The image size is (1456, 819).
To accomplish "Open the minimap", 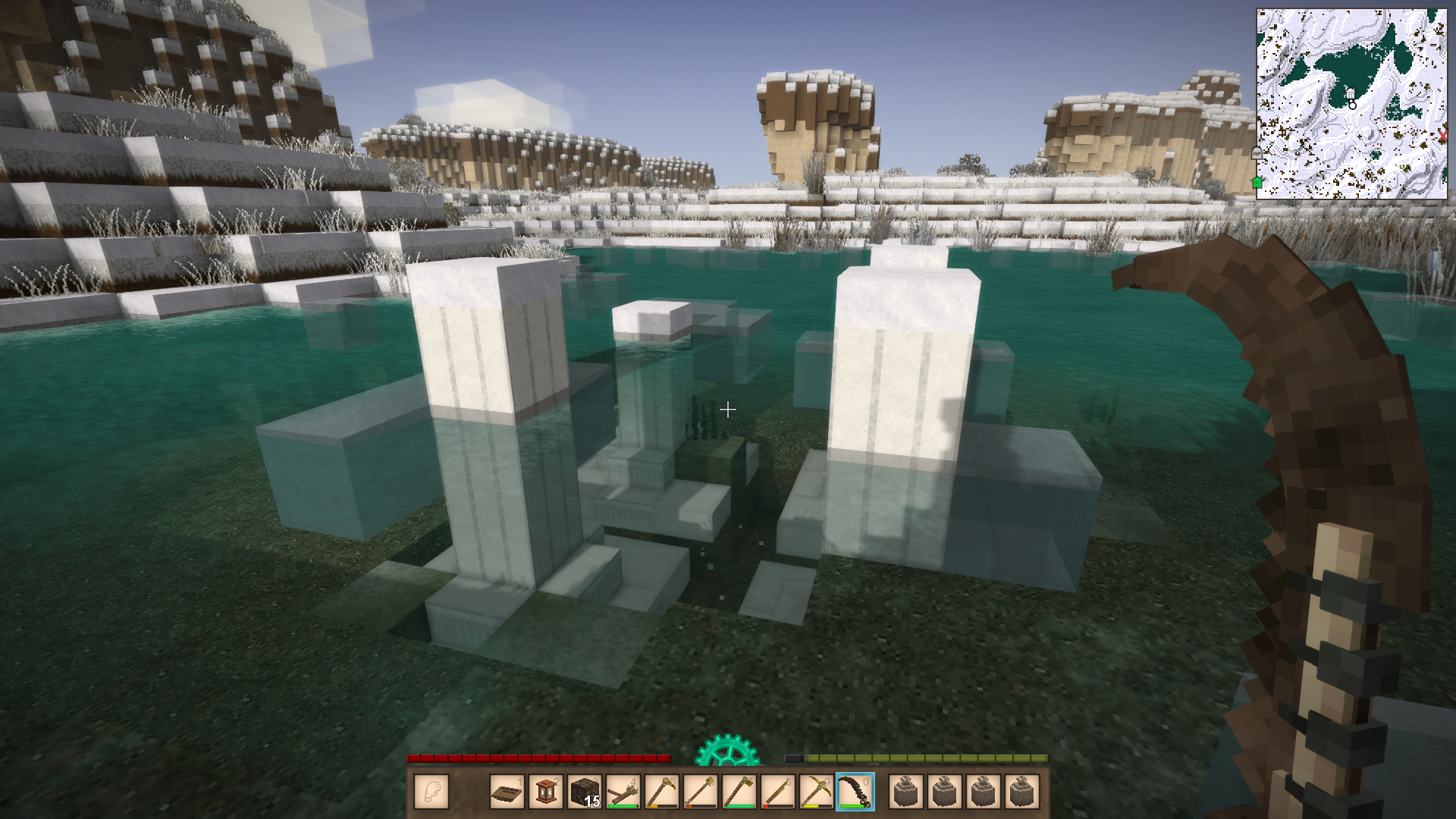I will point(1351,104).
